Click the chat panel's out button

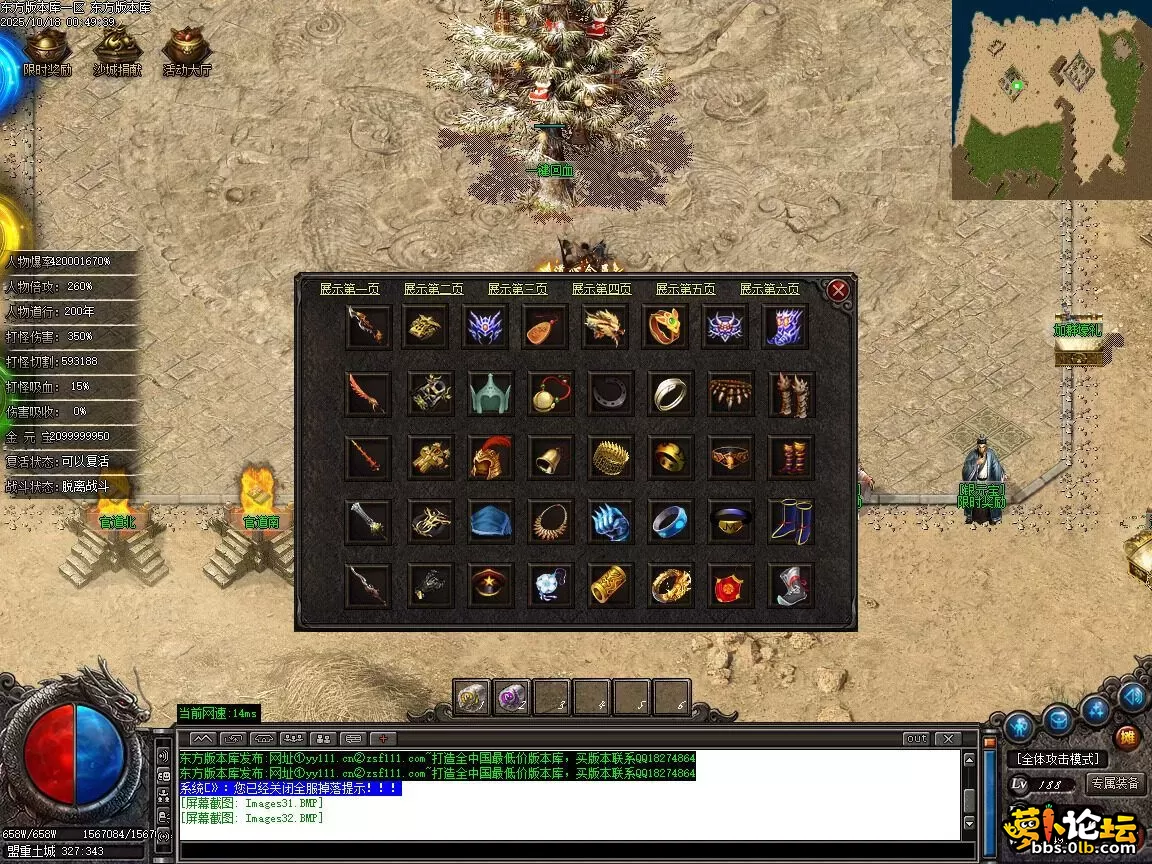916,739
